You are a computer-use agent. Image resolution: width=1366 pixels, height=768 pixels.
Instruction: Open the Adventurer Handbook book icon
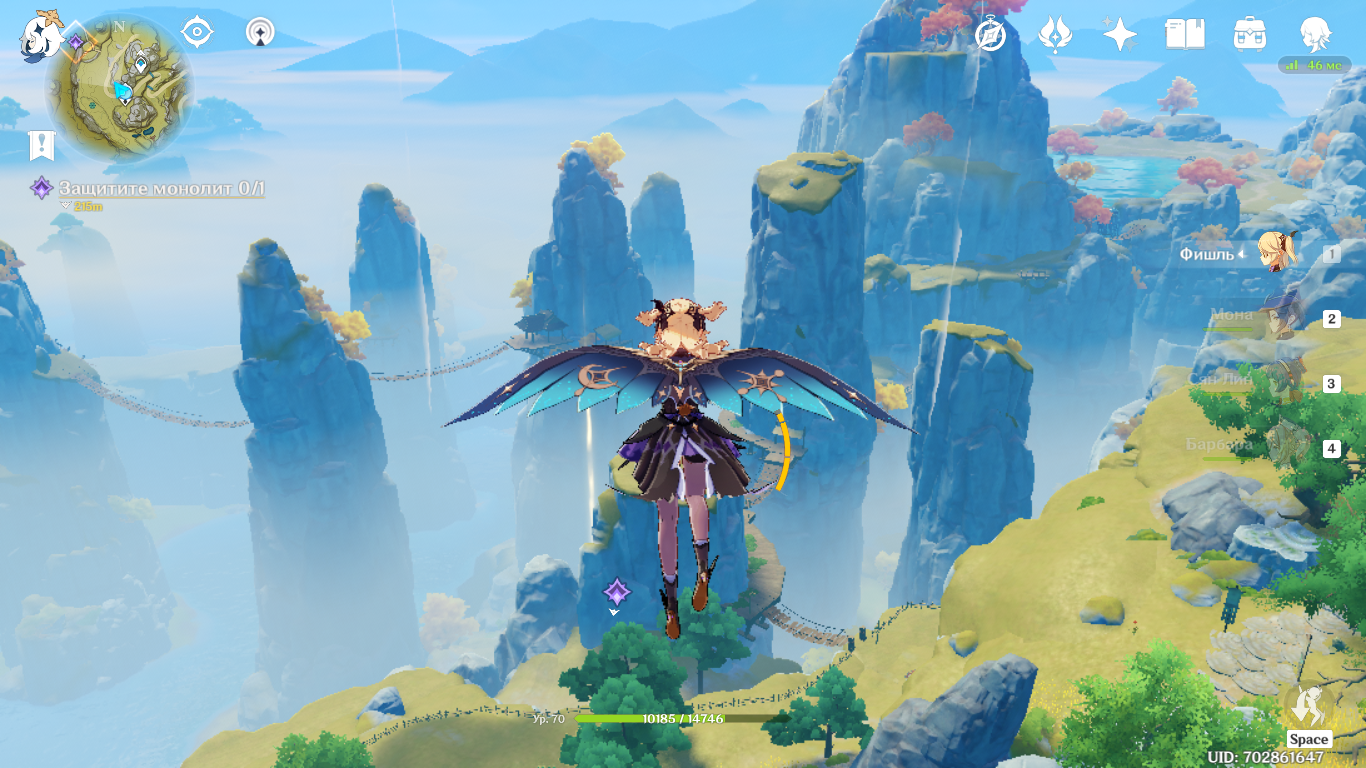1184,35
